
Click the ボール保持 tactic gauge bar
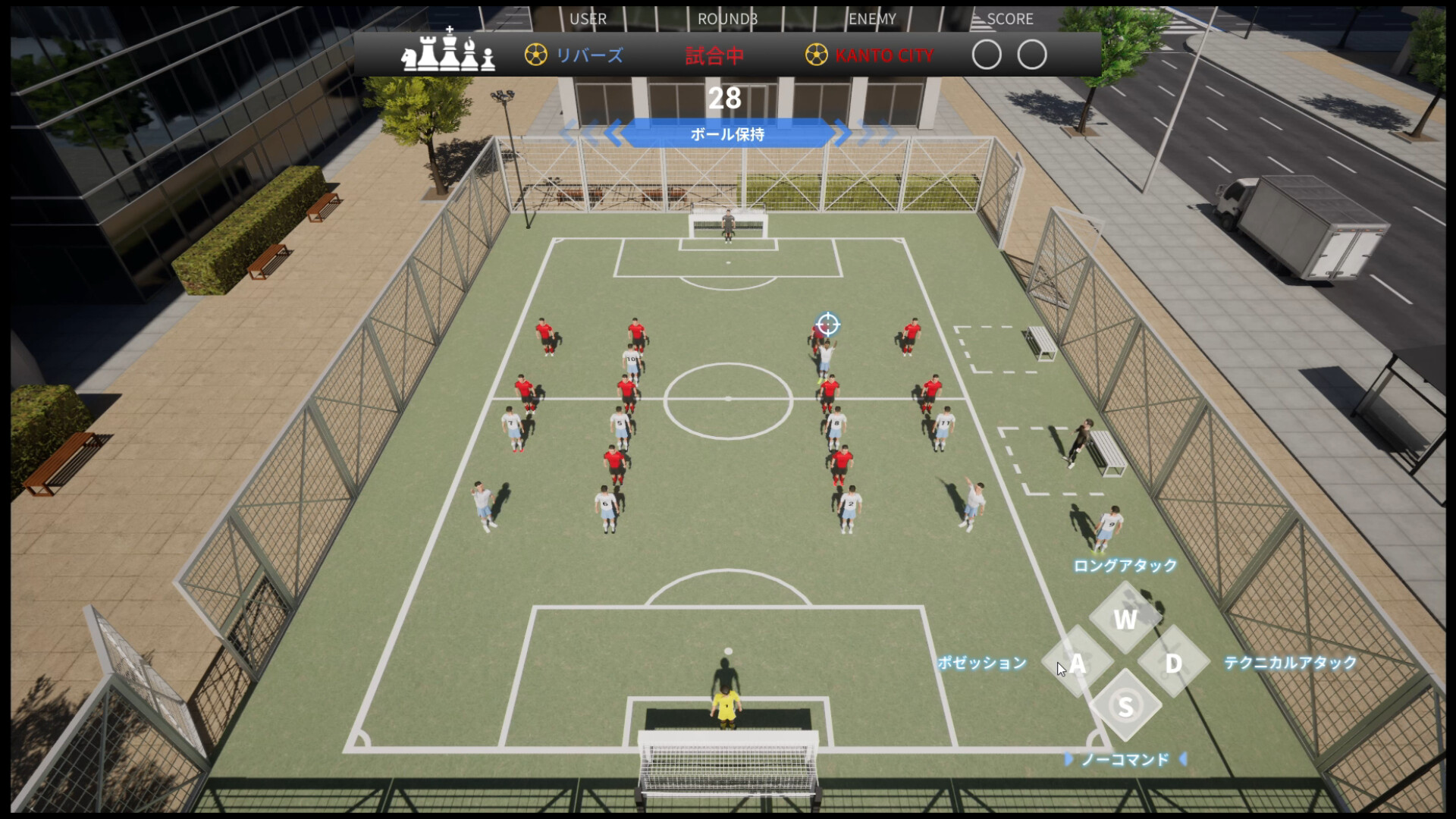pos(729,134)
